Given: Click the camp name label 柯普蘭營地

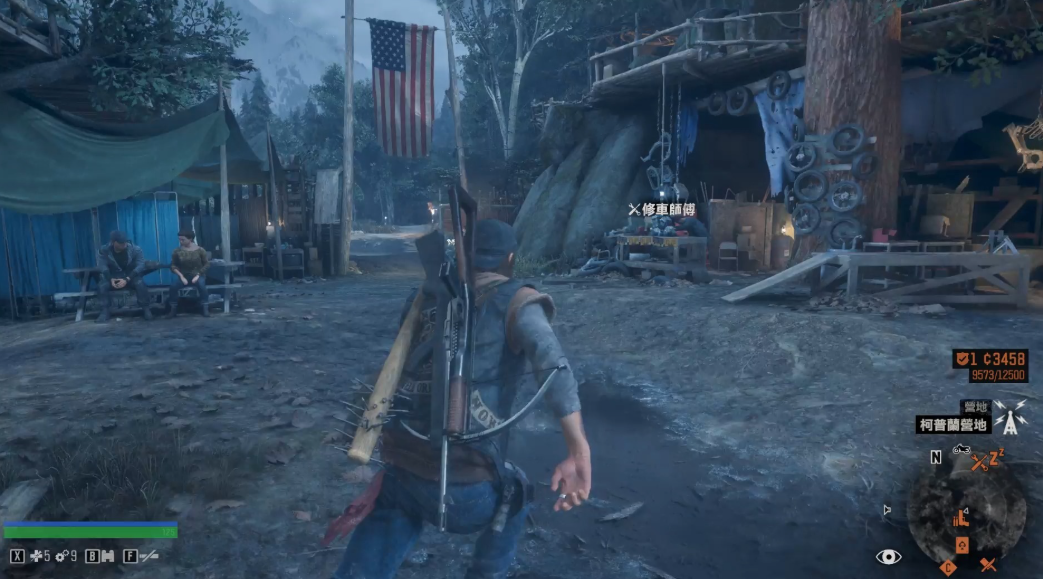Looking at the screenshot, I should click(953, 424).
